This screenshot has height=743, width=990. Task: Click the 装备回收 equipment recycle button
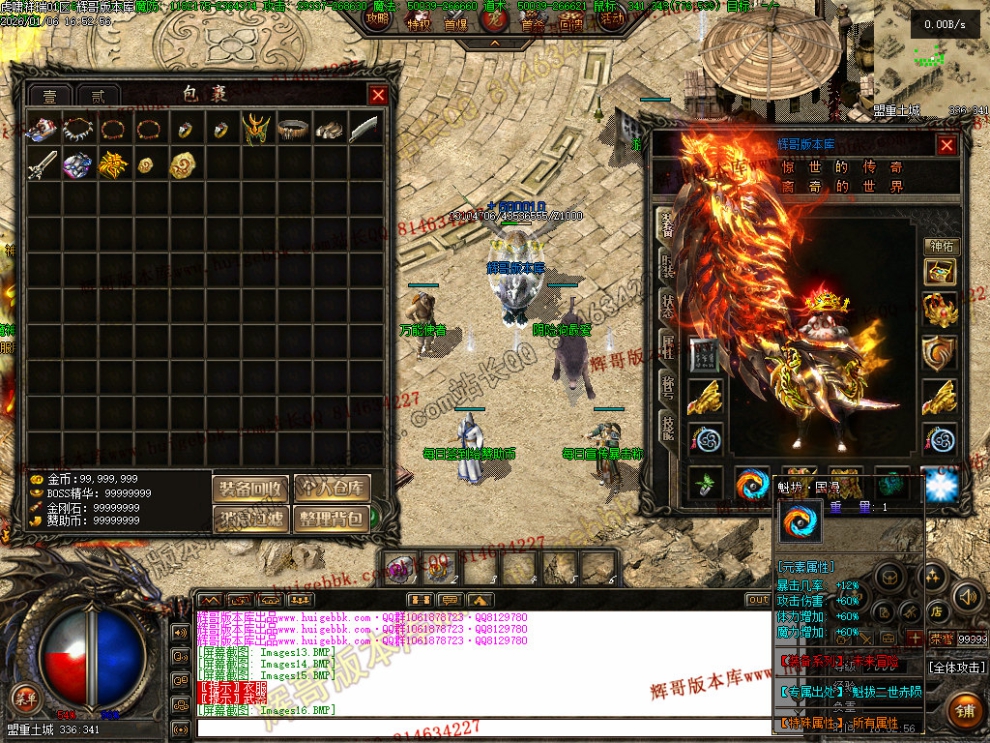click(x=250, y=488)
